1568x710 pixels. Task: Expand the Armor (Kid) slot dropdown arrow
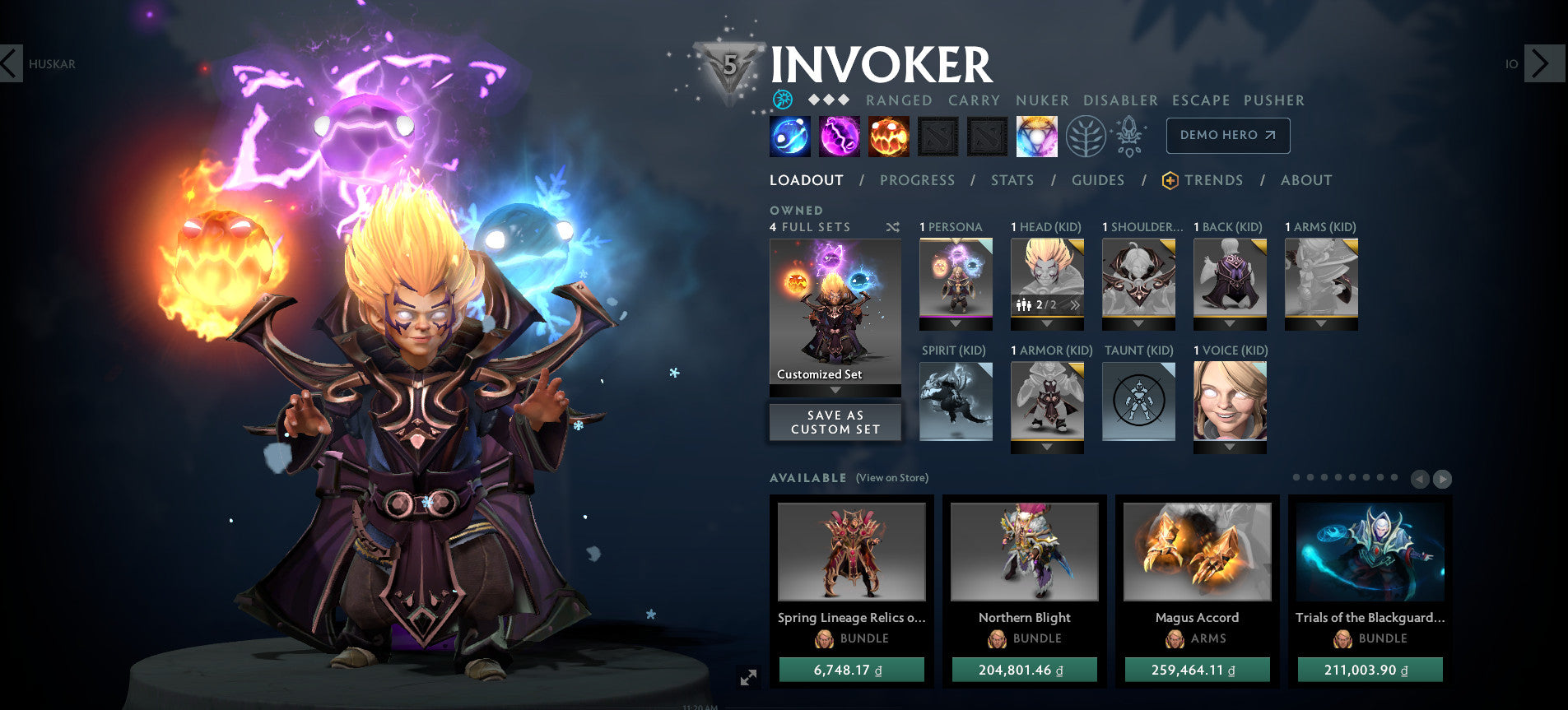[x=1047, y=445]
